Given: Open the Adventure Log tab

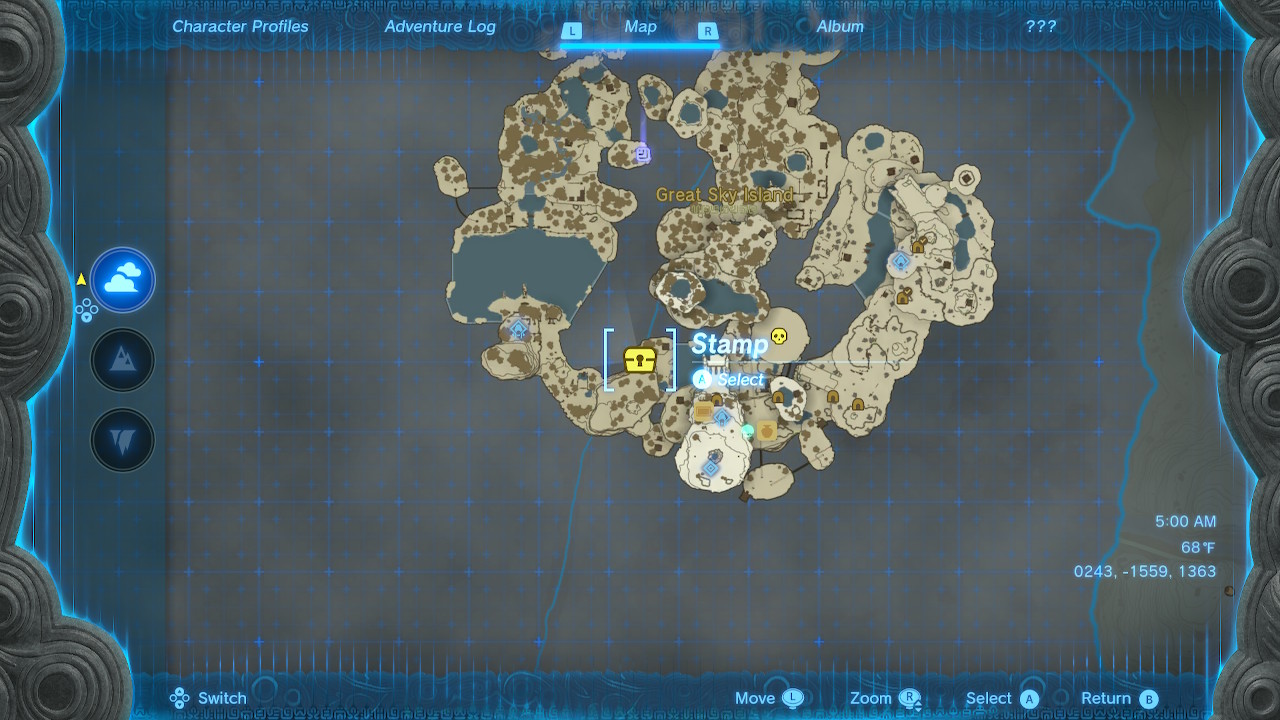Looking at the screenshot, I should tap(439, 26).
